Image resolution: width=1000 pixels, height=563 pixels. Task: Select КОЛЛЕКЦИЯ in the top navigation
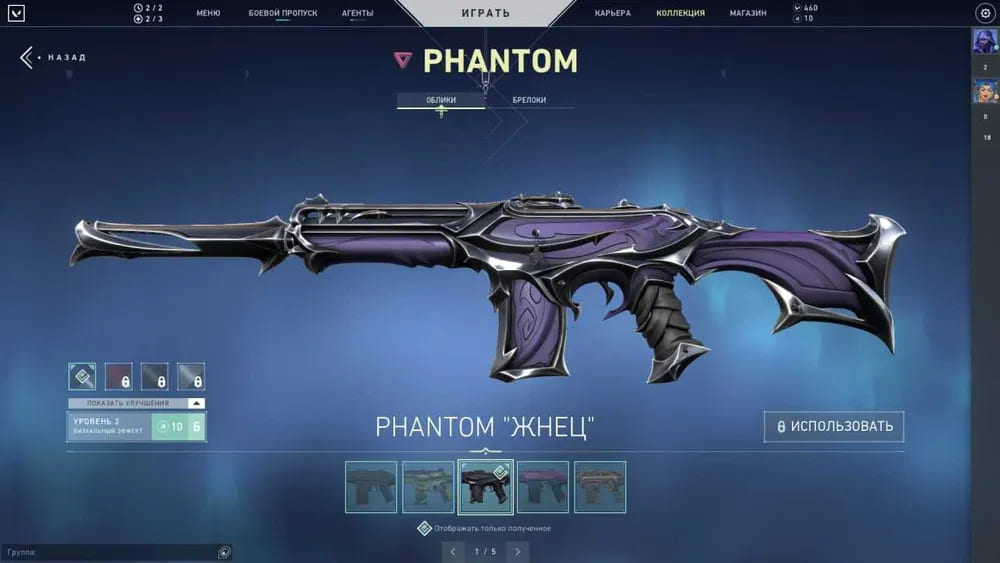tap(680, 13)
